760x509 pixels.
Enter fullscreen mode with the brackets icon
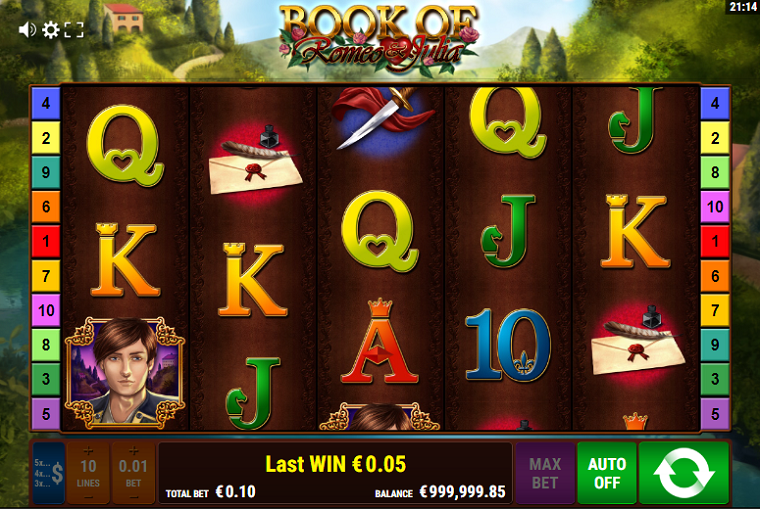coord(75,30)
